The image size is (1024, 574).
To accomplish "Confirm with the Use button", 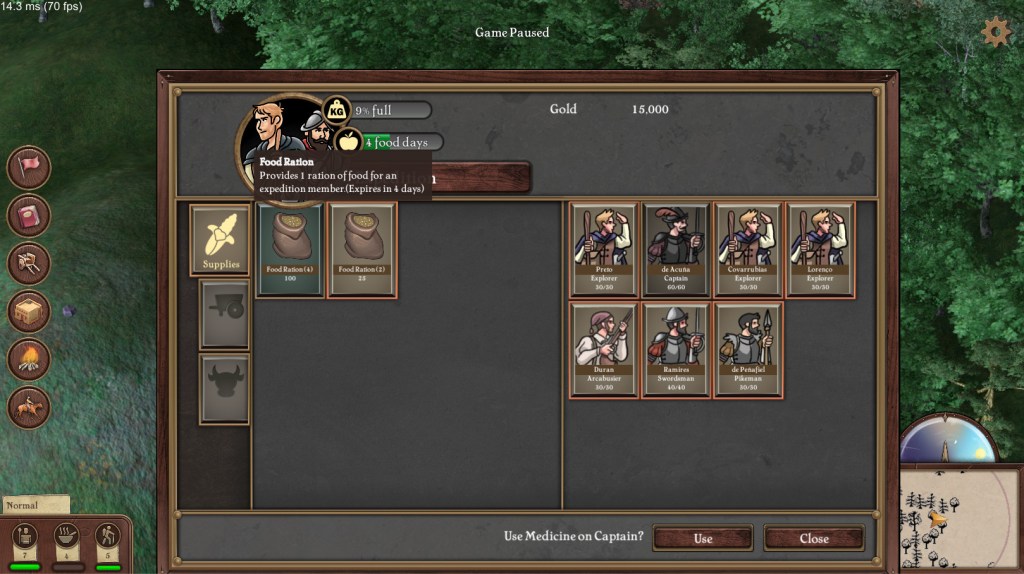I will [702, 538].
